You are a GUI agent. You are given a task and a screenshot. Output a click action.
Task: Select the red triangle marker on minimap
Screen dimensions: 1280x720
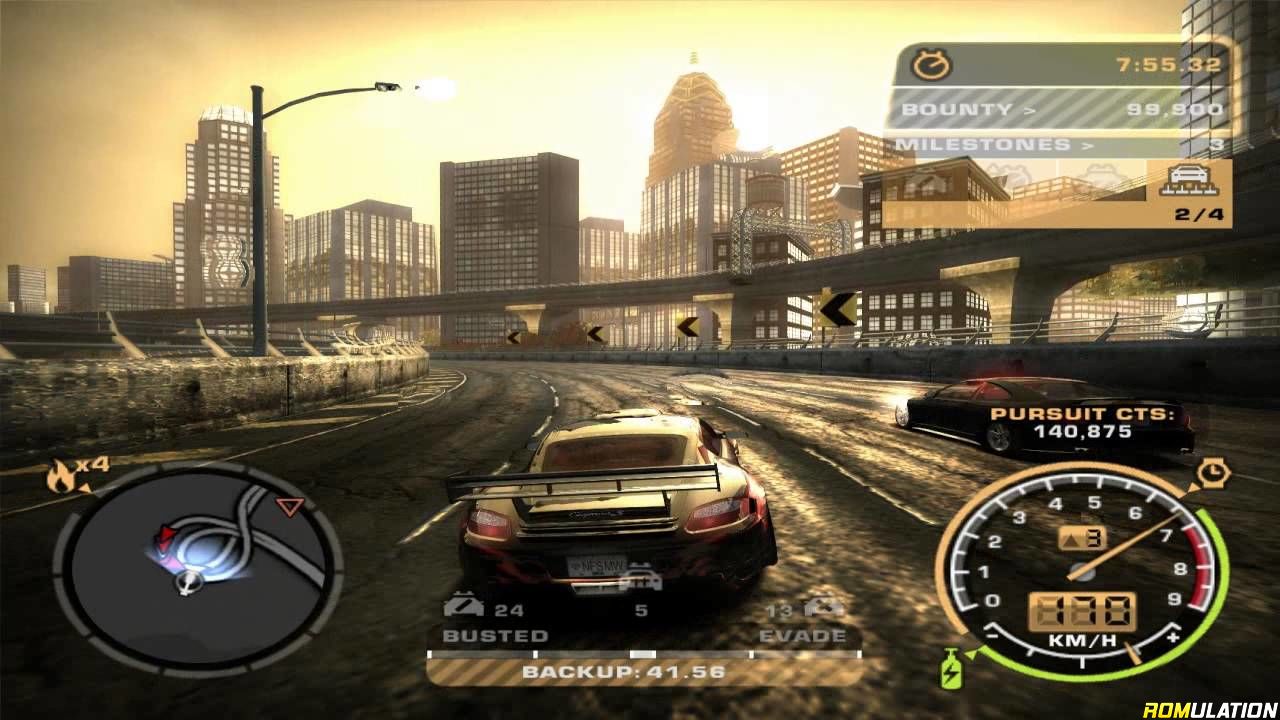289,507
